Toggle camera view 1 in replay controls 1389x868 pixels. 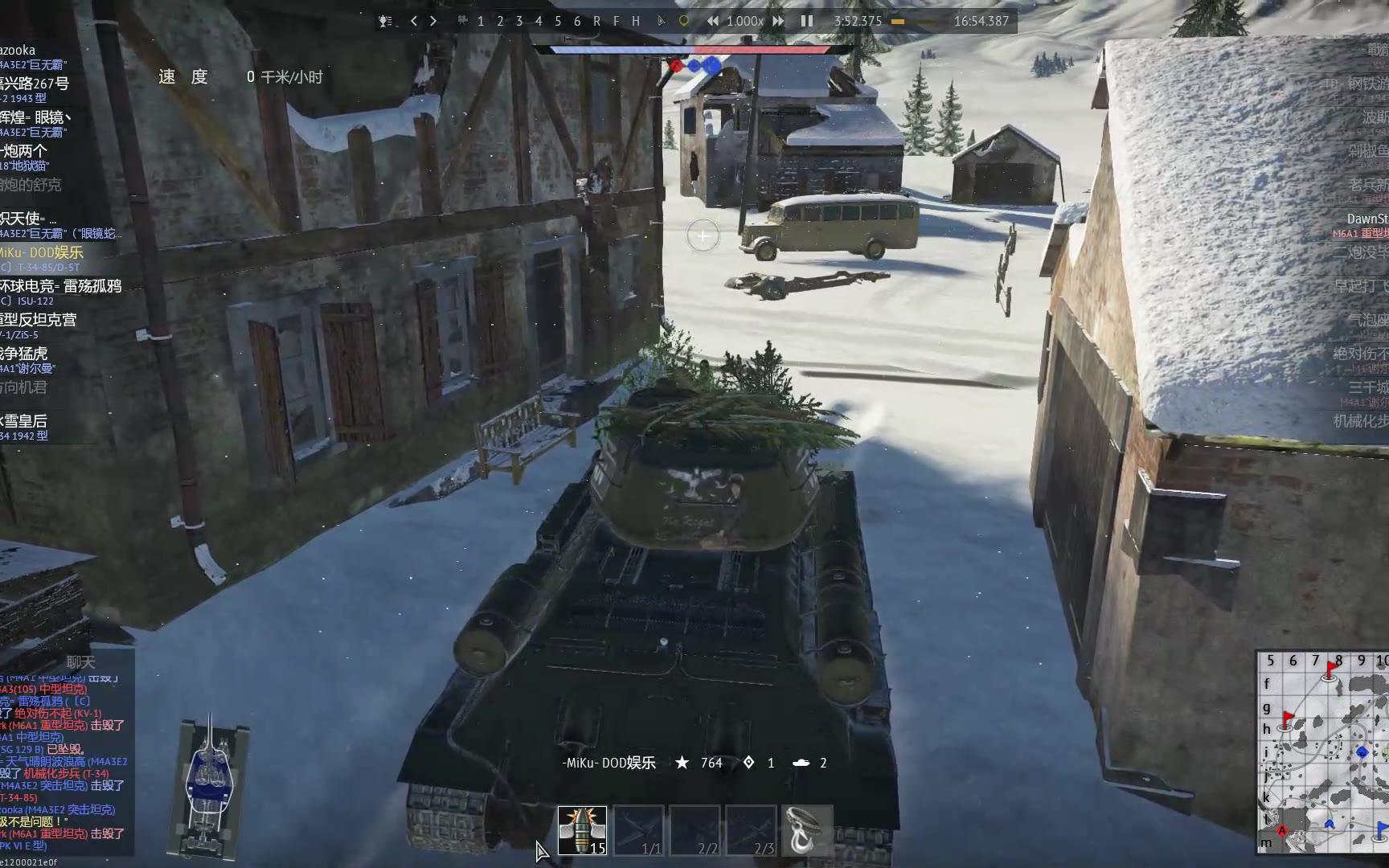point(479,22)
